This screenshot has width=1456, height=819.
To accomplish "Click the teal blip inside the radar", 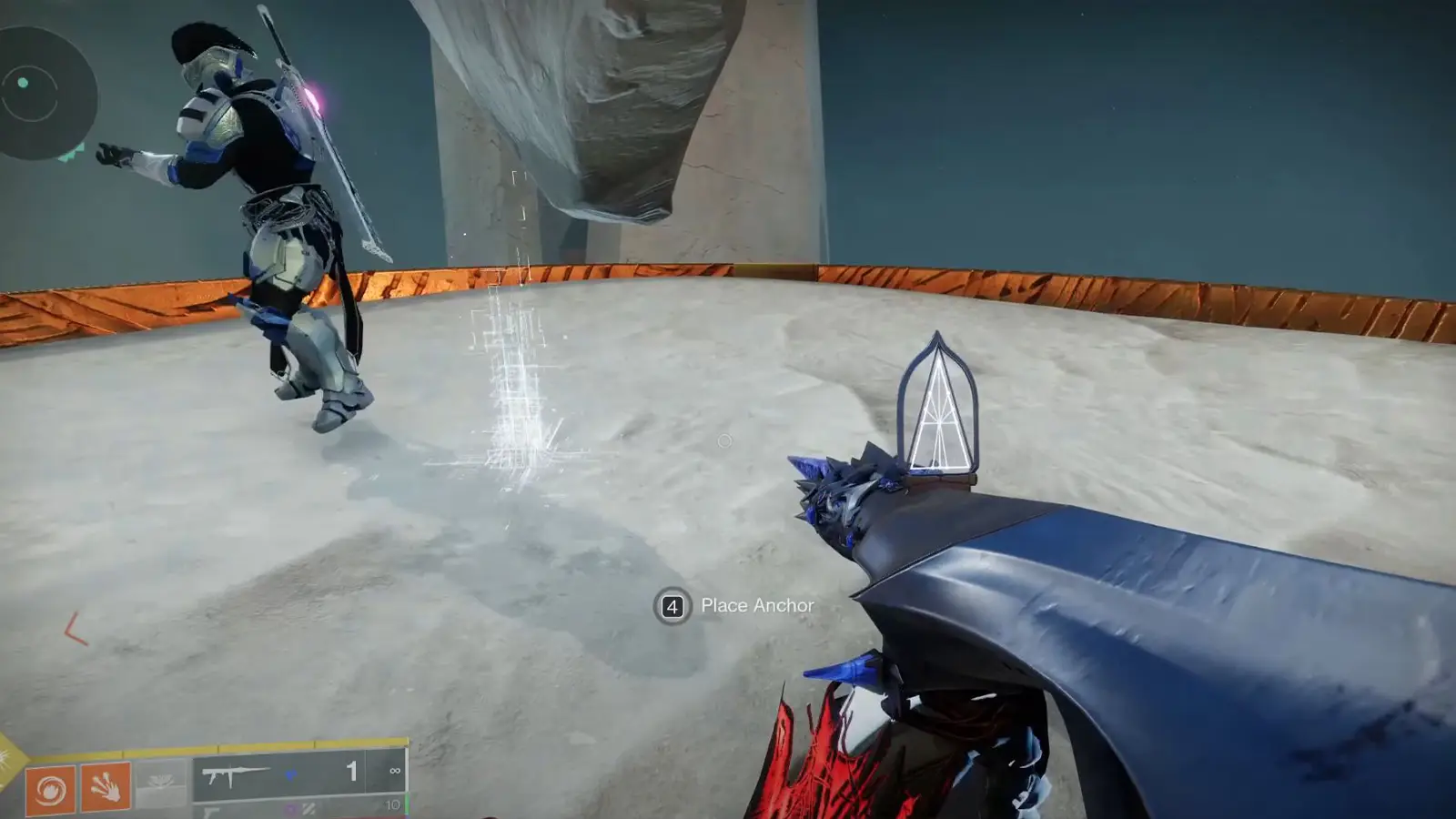I will tap(24, 83).
